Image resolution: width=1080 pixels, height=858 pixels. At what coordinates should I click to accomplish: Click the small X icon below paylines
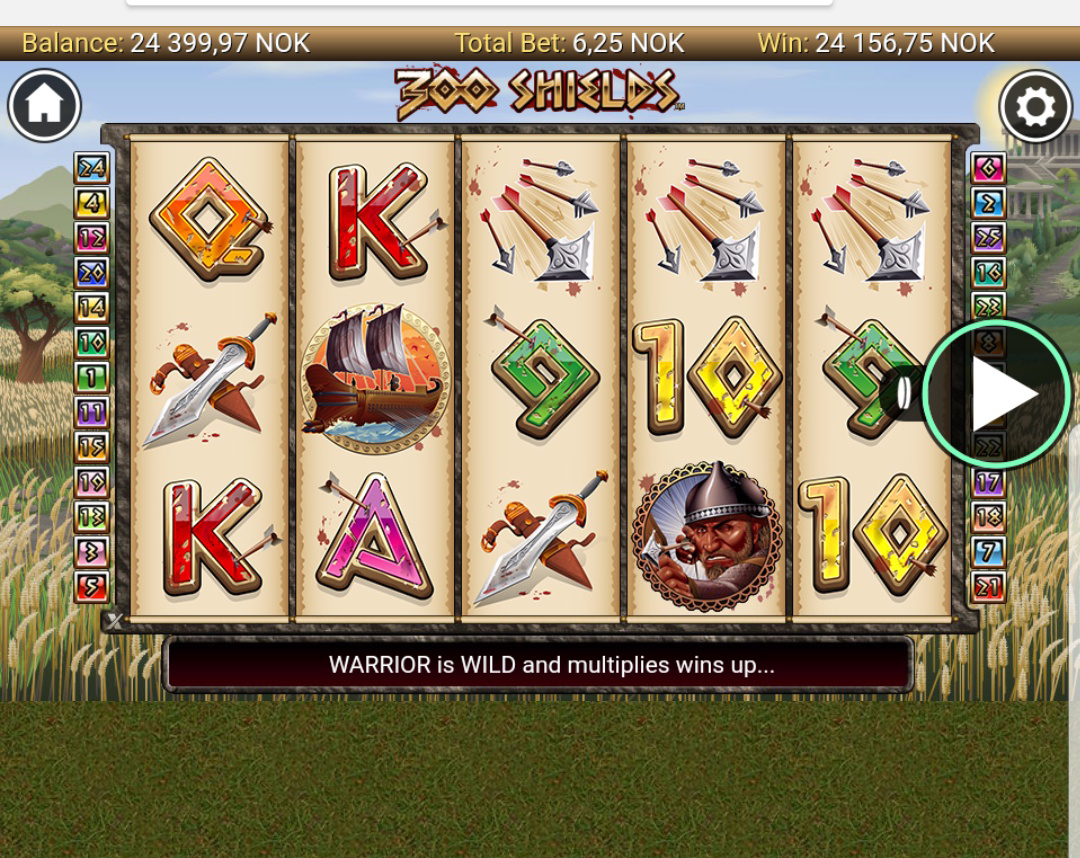coord(114,622)
